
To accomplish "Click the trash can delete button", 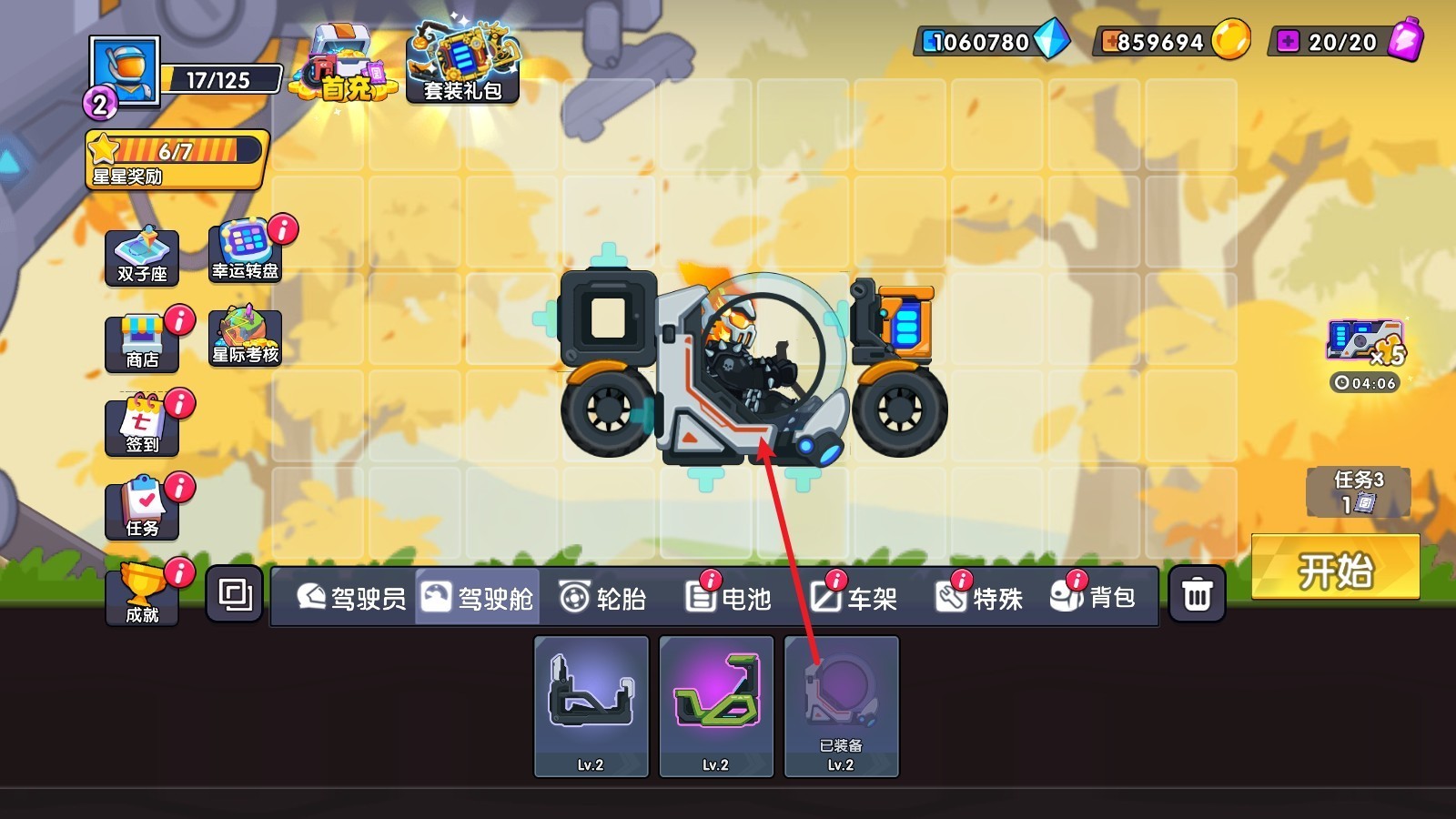I will coord(1197,595).
